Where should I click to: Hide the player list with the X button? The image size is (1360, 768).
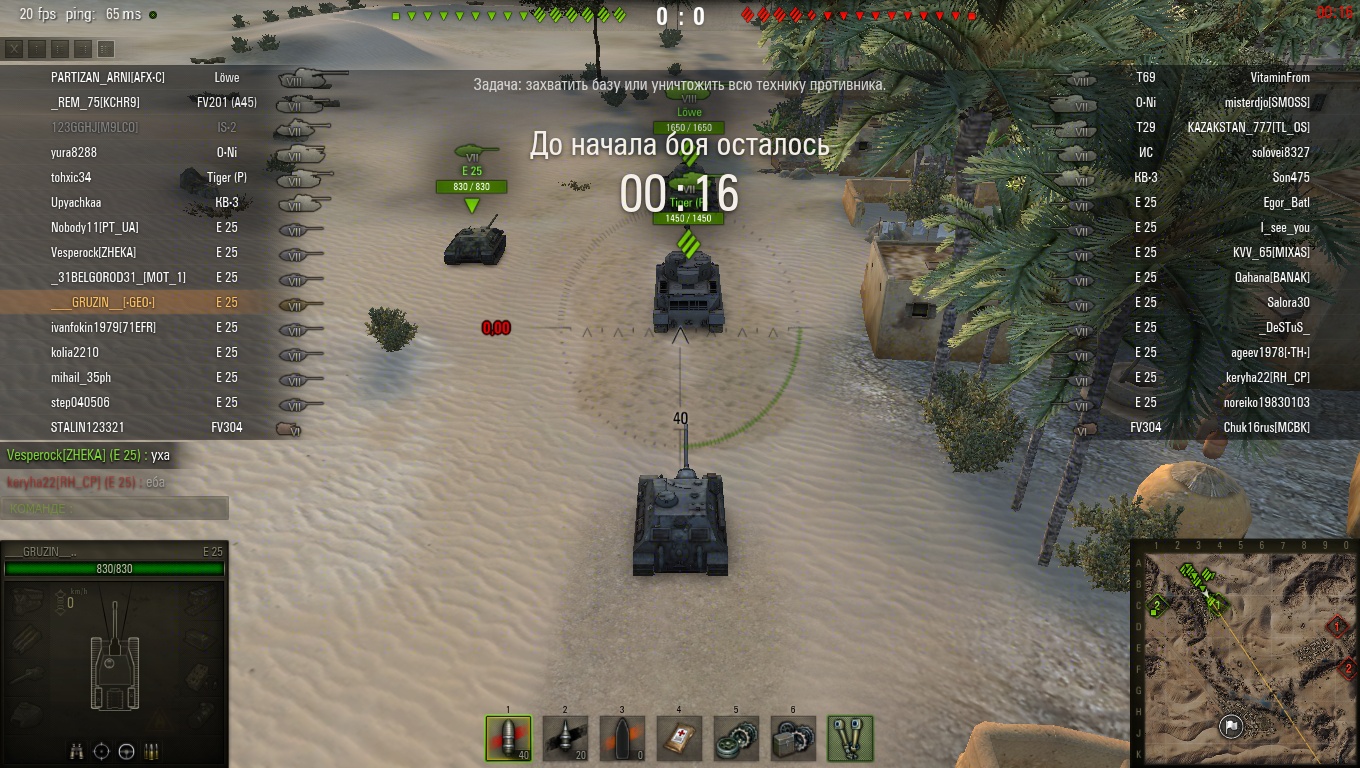tap(14, 48)
